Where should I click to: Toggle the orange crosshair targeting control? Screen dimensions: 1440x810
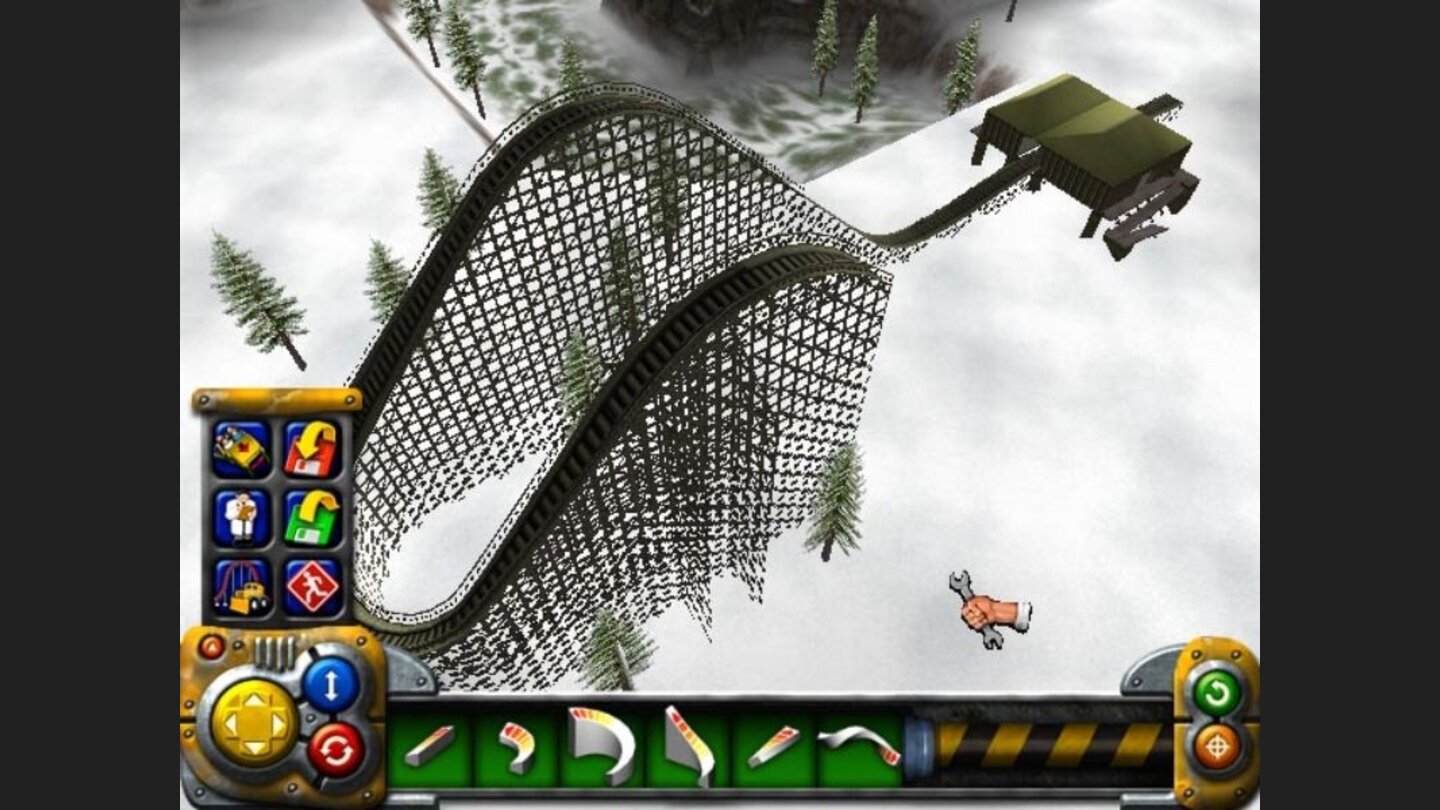pos(1215,746)
